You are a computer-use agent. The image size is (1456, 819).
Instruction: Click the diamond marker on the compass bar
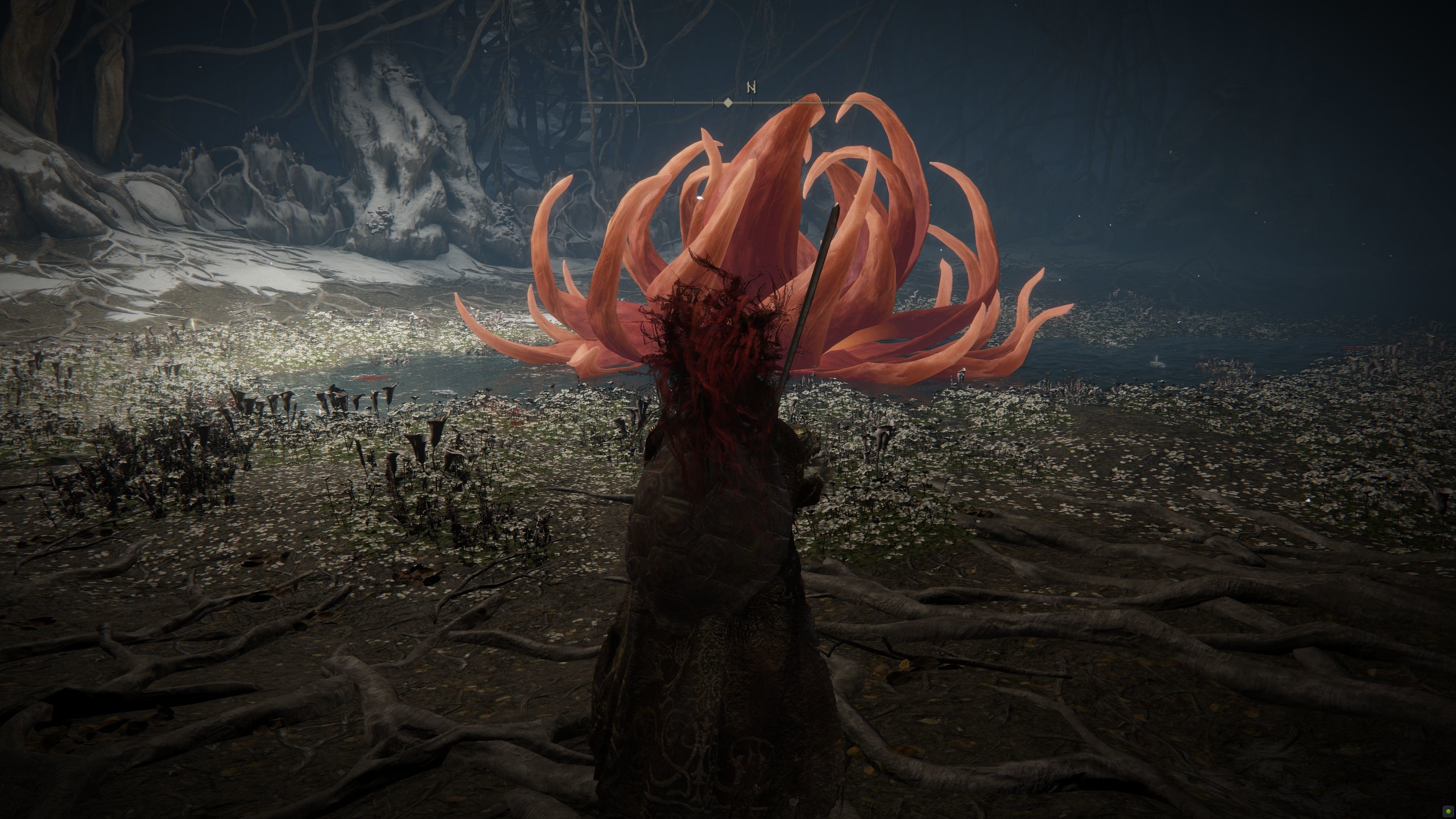tap(728, 103)
